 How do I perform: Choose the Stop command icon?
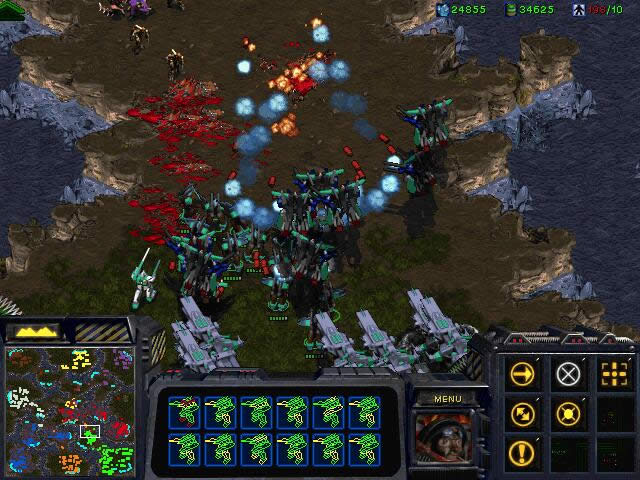(x=568, y=375)
